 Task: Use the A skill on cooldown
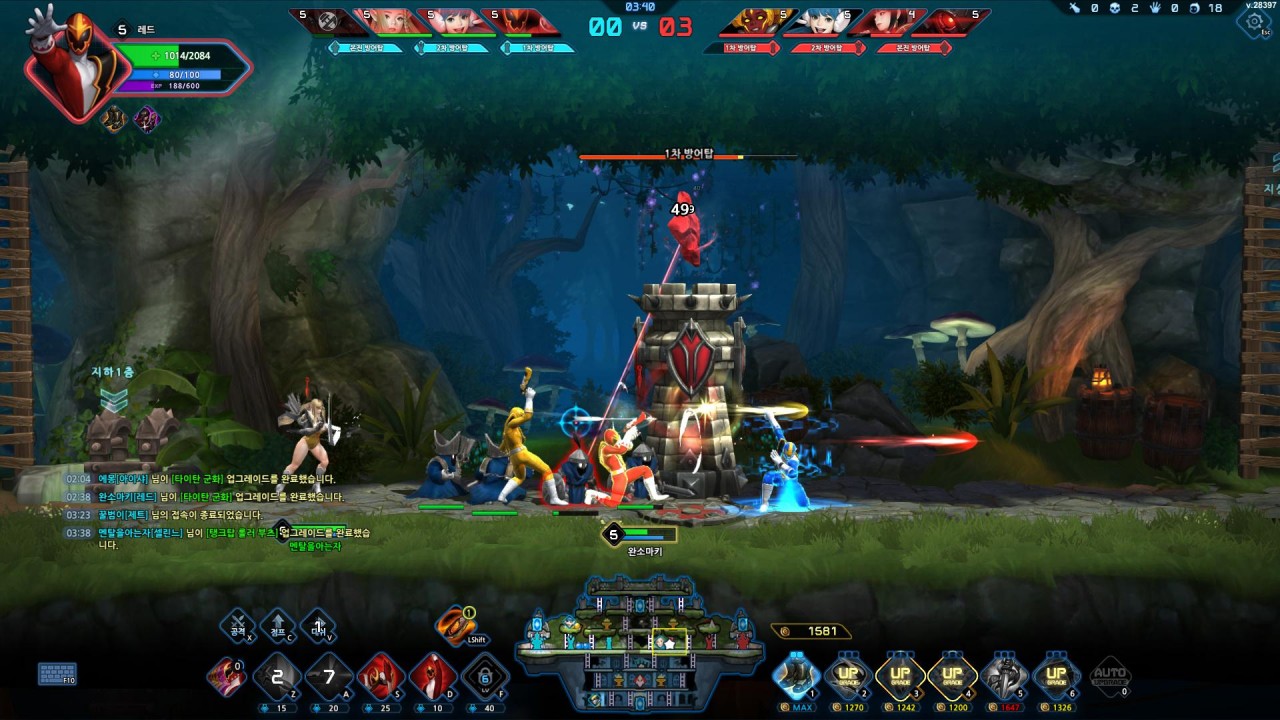329,677
